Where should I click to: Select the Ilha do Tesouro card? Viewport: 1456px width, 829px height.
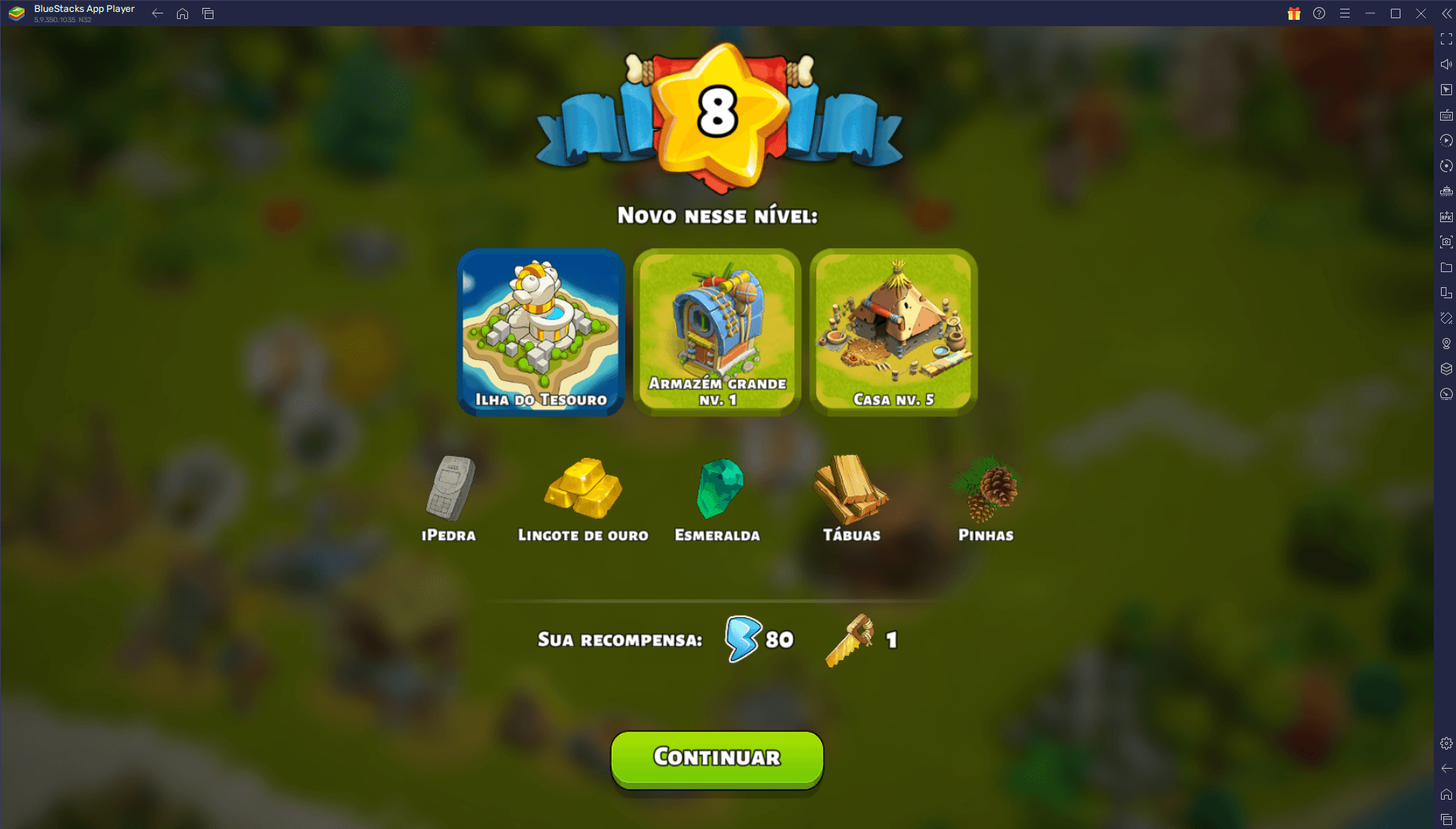540,332
